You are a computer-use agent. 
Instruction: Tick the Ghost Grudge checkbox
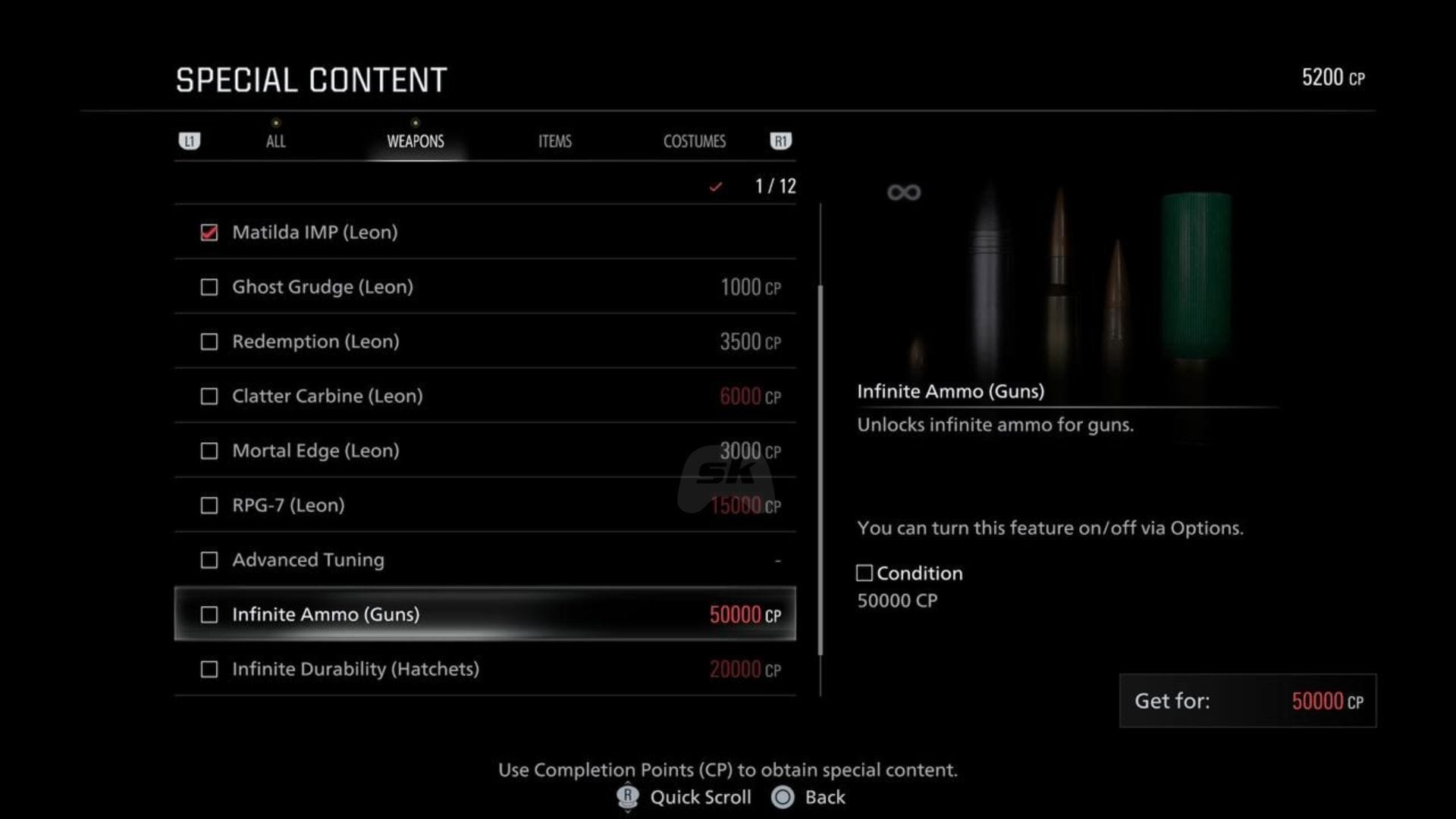click(x=209, y=287)
